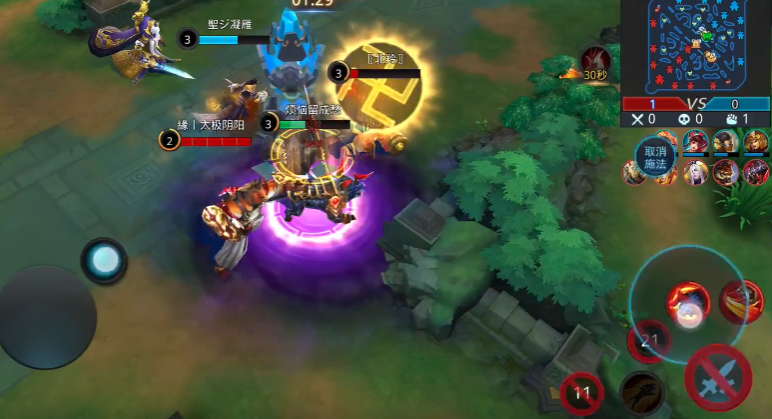Activate the flaming skill inside the aiming circle
772x419 pixels.
point(688,300)
